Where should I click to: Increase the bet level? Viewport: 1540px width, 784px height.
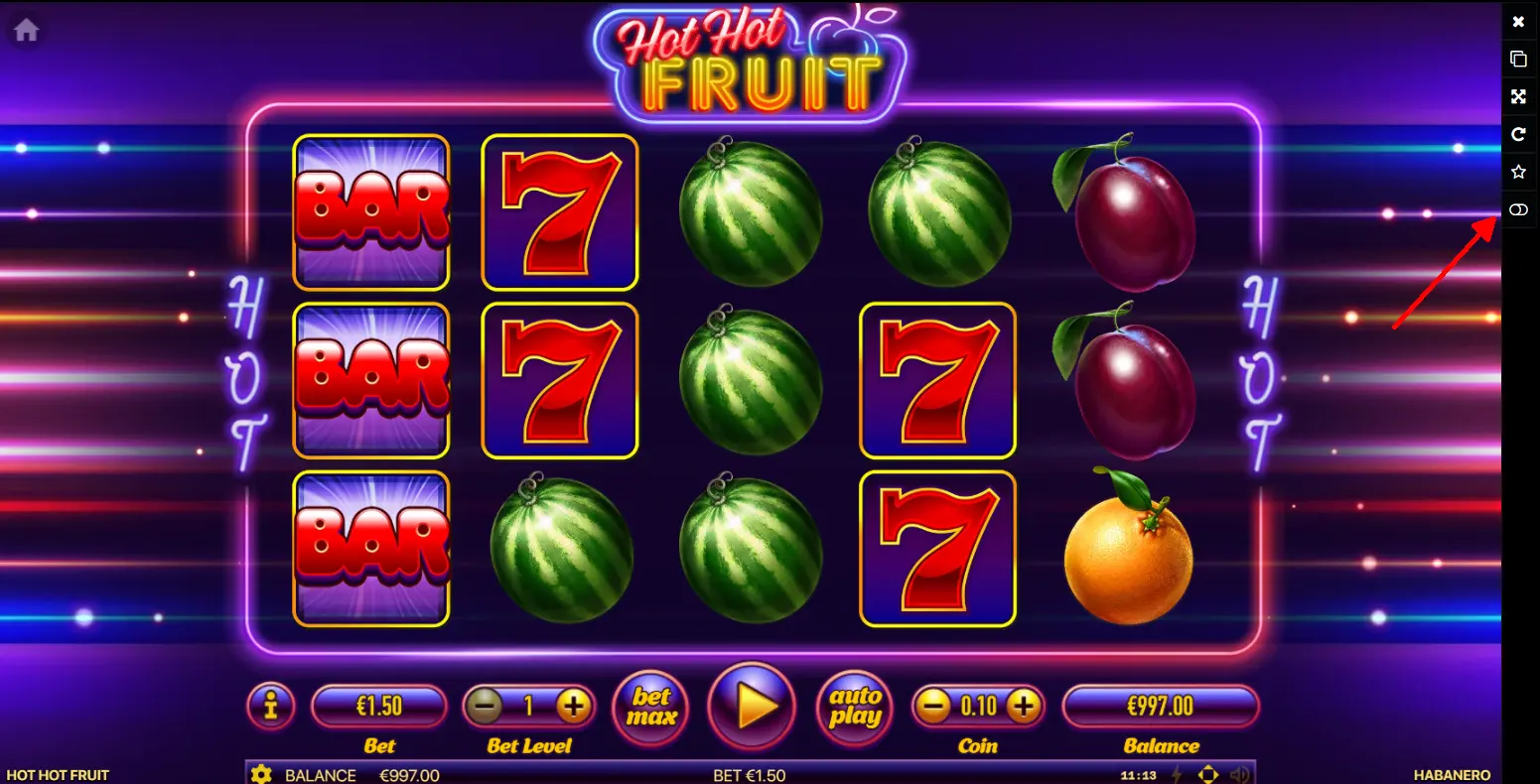pyautogui.click(x=573, y=707)
